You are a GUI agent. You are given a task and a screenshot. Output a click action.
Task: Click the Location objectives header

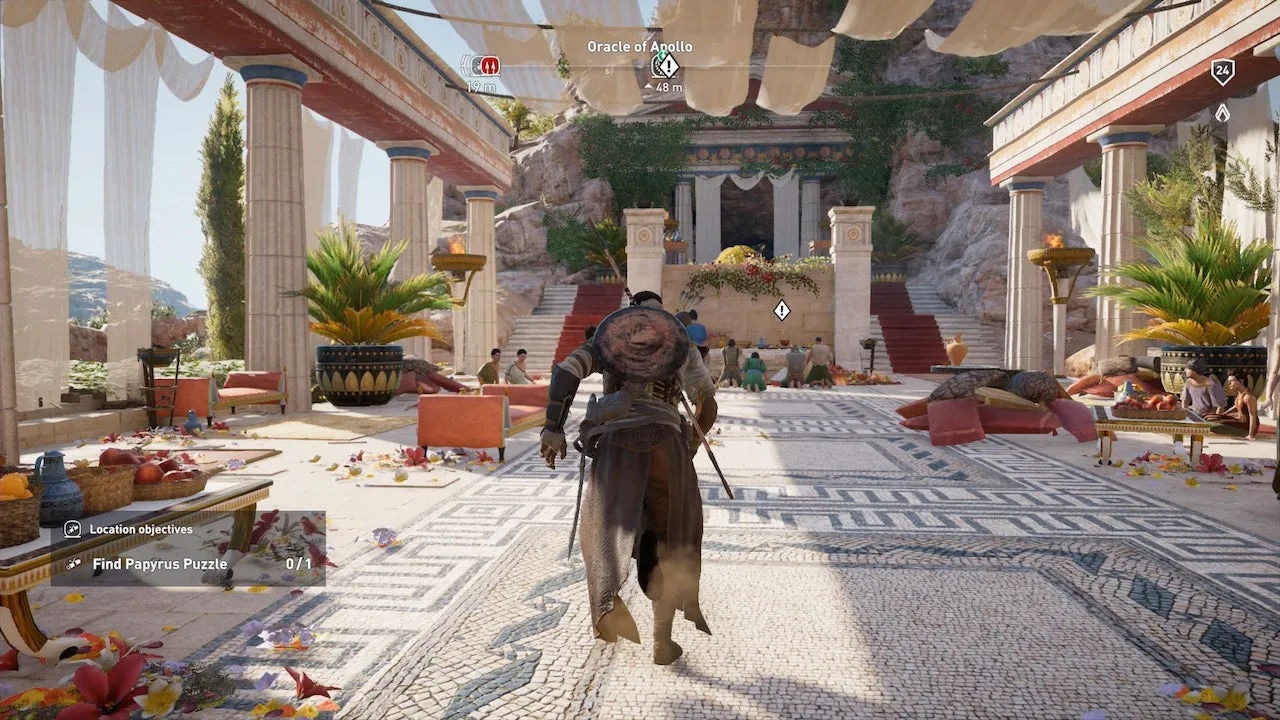click(141, 530)
